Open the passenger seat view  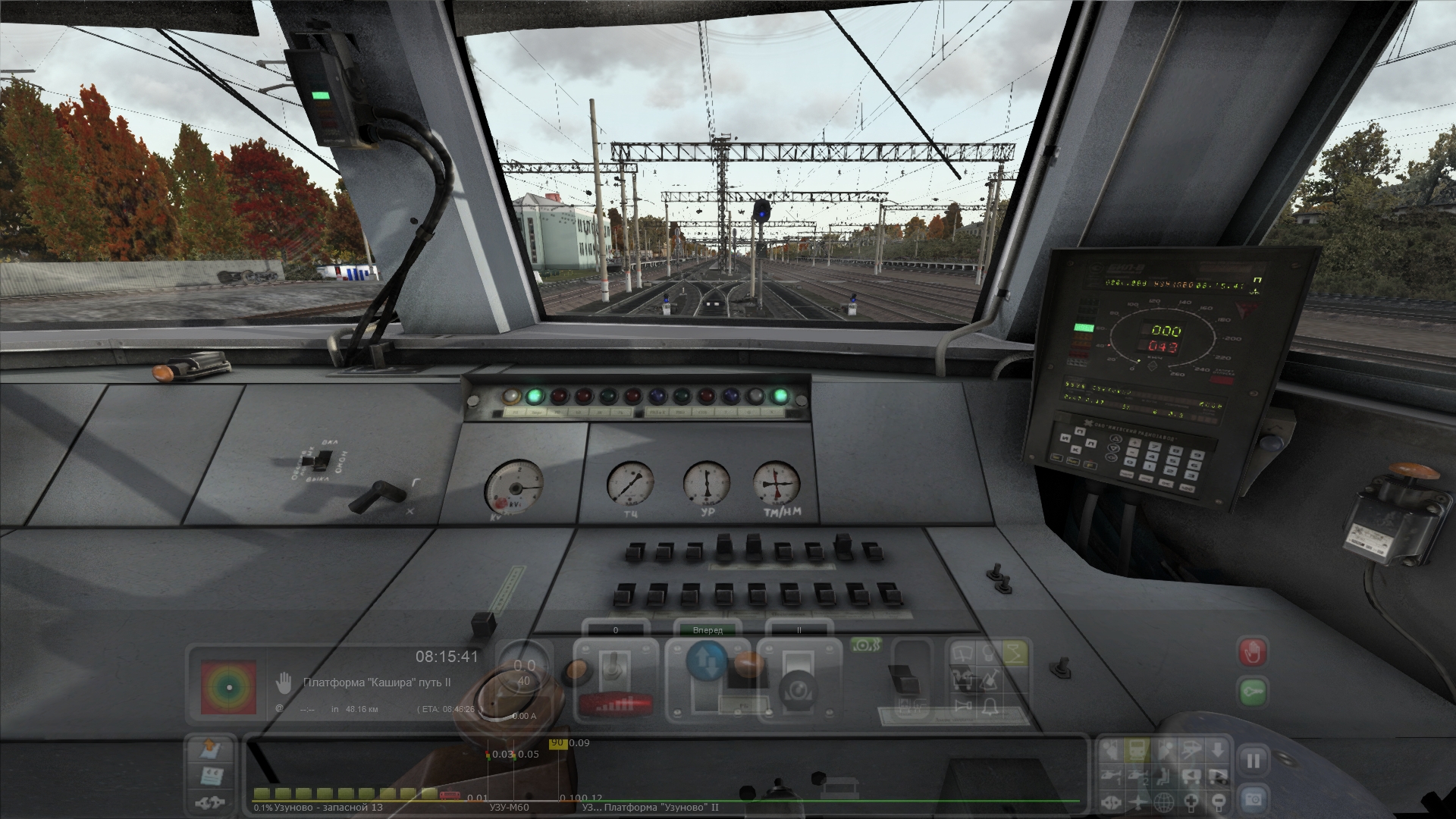(1165, 776)
